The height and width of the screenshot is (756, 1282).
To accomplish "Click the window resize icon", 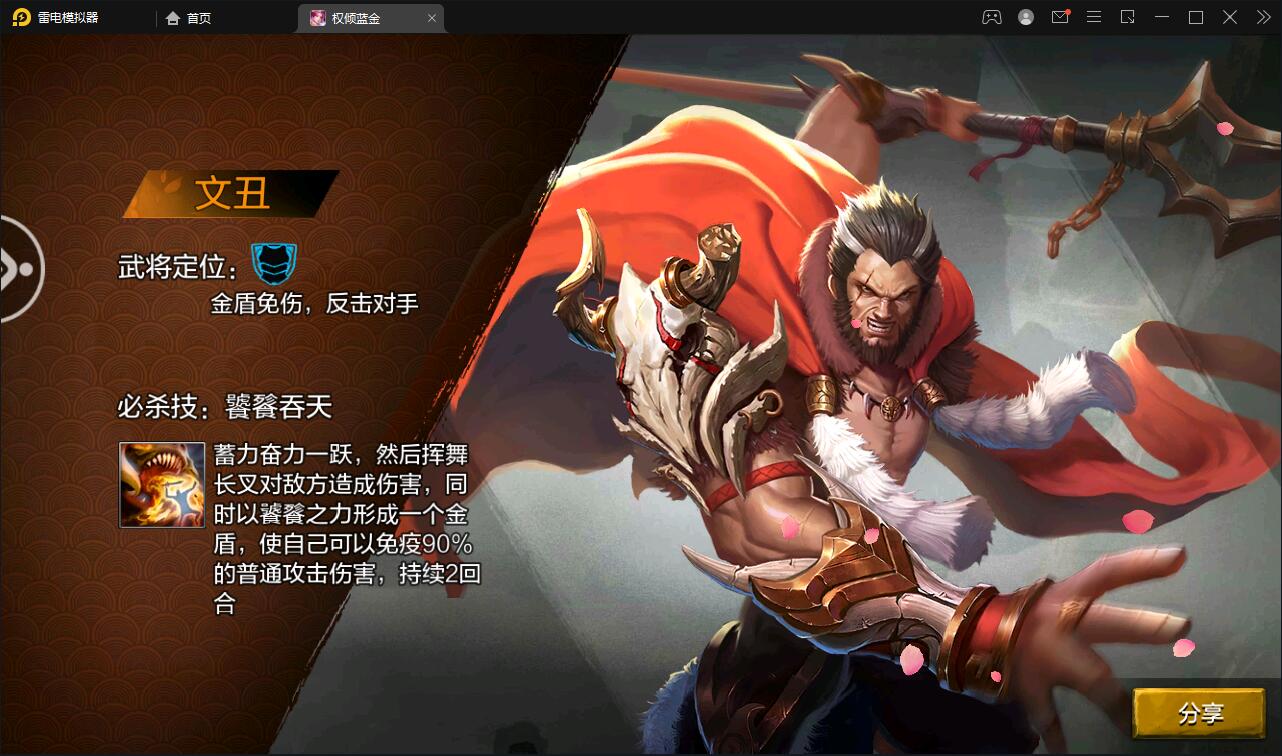I will coord(1128,17).
